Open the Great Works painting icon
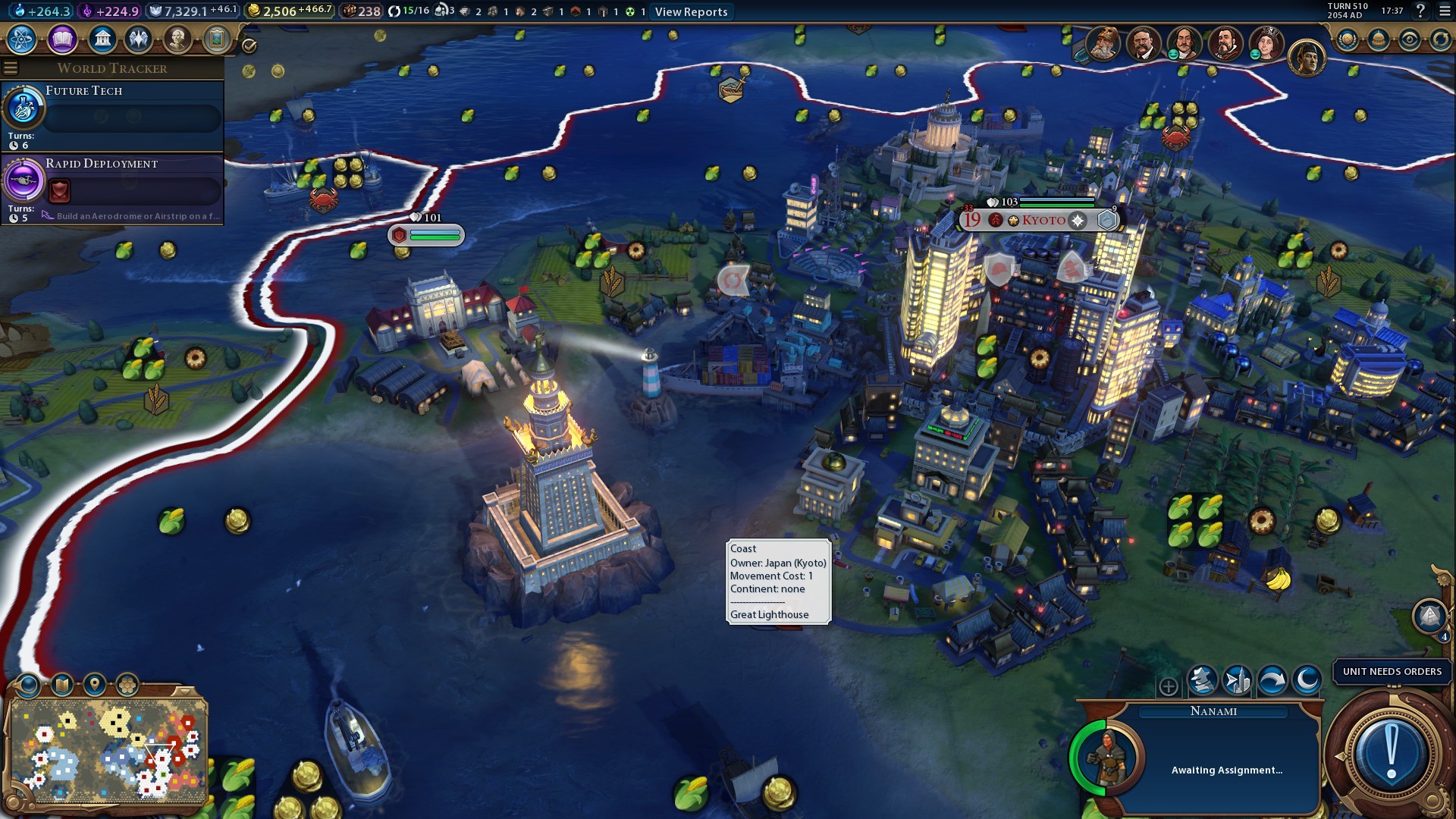1456x819 pixels. click(x=216, y=39)
